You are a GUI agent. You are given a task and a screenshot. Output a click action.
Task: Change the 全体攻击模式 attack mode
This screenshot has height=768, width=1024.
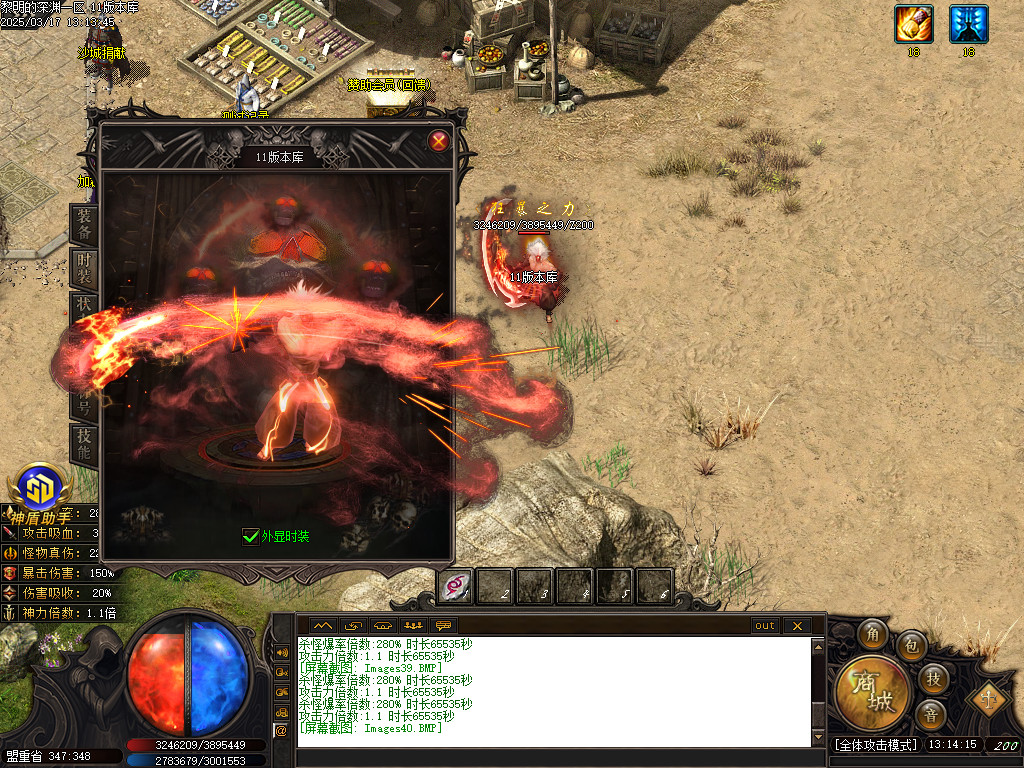pos(875,745)
